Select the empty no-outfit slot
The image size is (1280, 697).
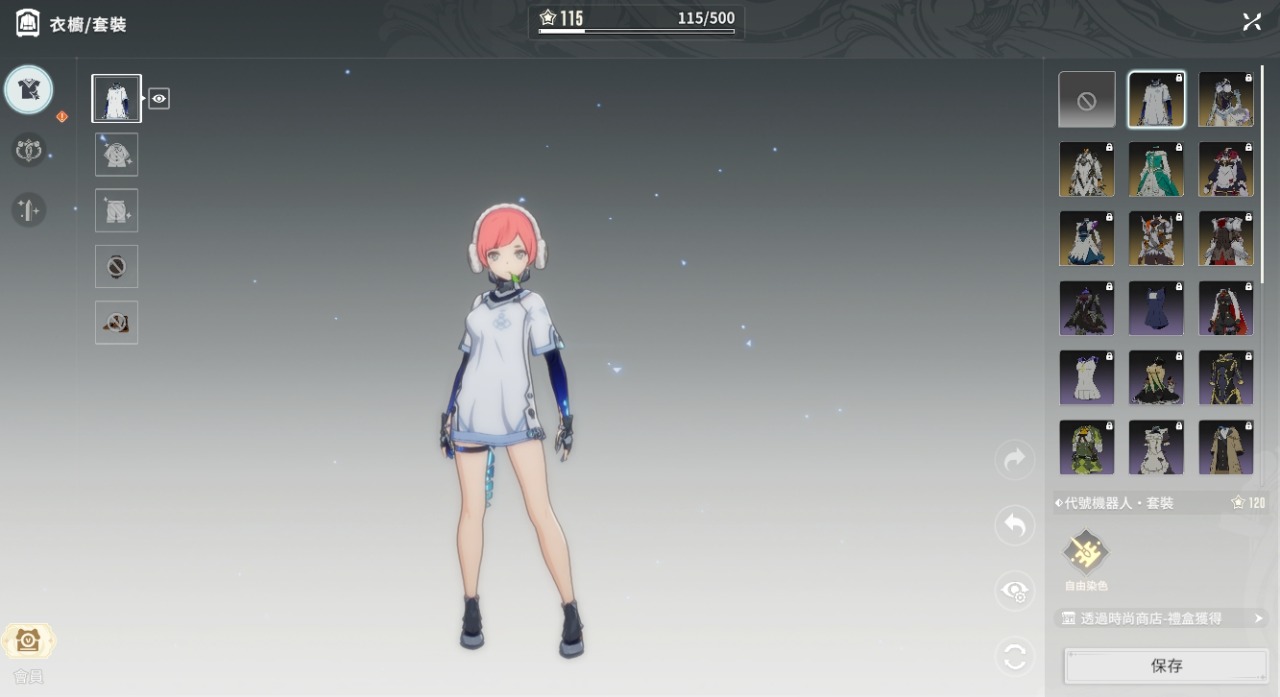pos(1087,100)
